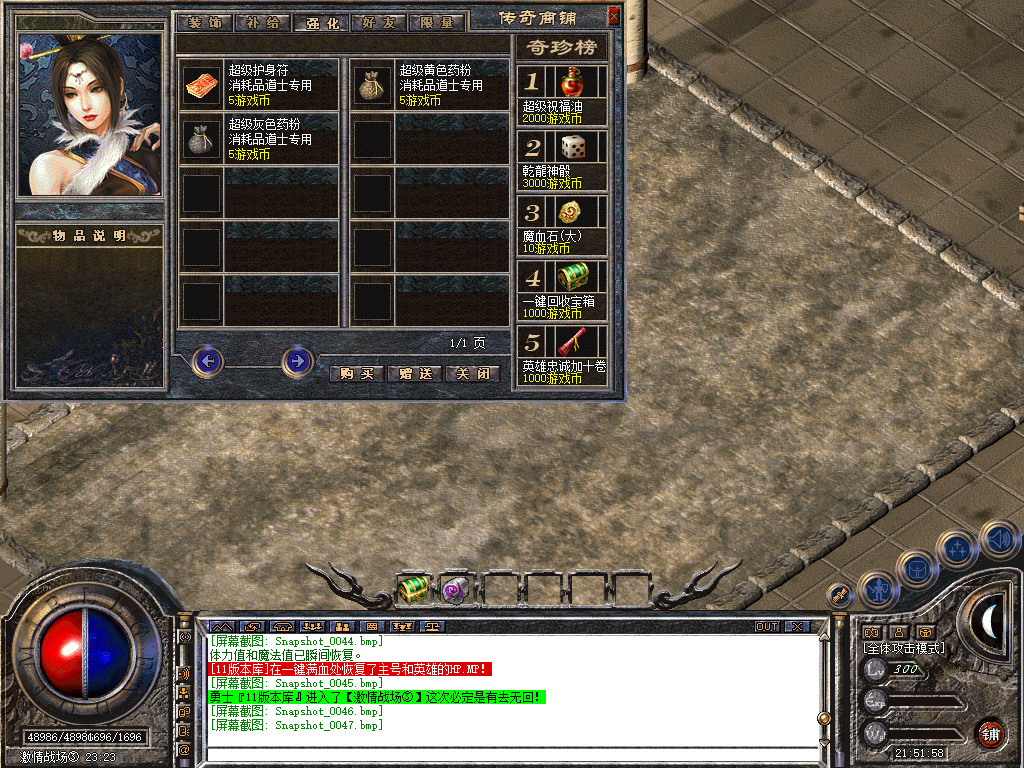
Task: Use the green treasure chest hotbar slot
Action: click(x=413, y=589)
